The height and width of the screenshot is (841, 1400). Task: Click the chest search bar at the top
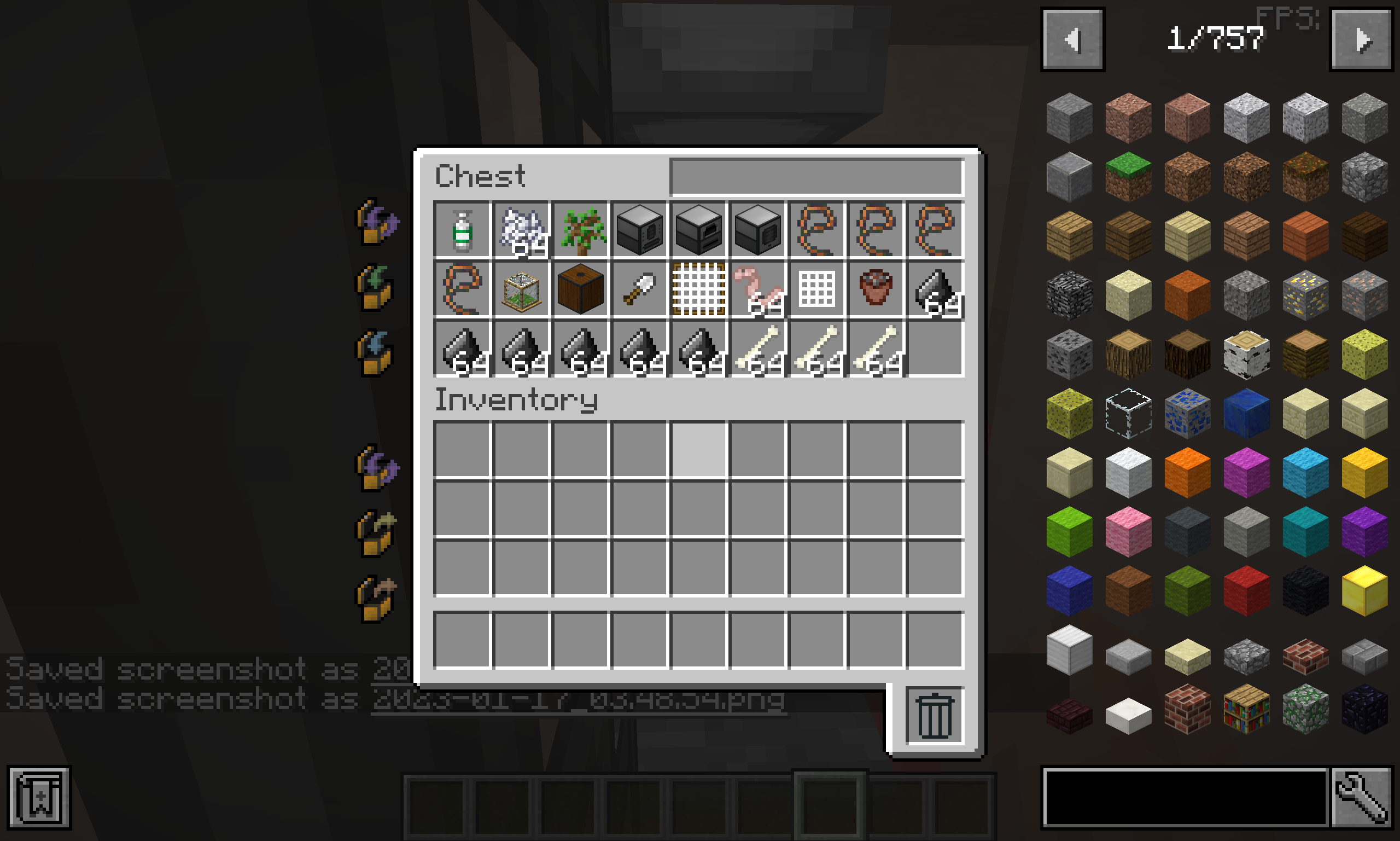coord(815,176)
